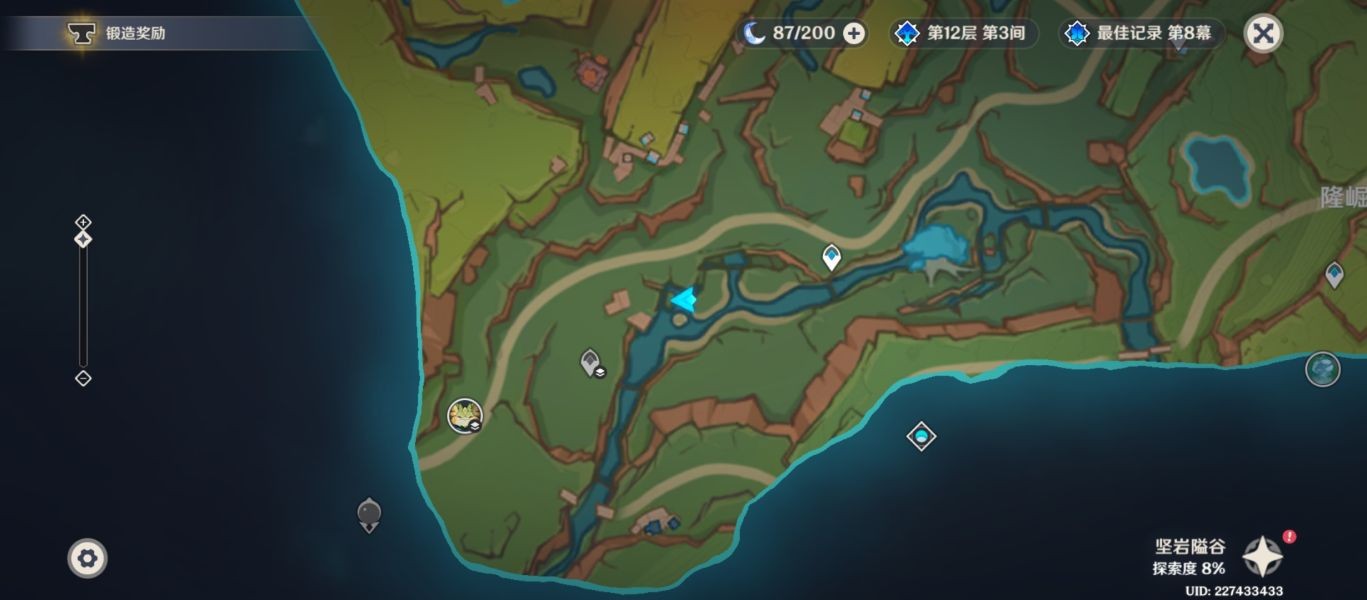Screen dimensions: 1367x600
Task: Open map settings gear icon
Action: point(87,557)
